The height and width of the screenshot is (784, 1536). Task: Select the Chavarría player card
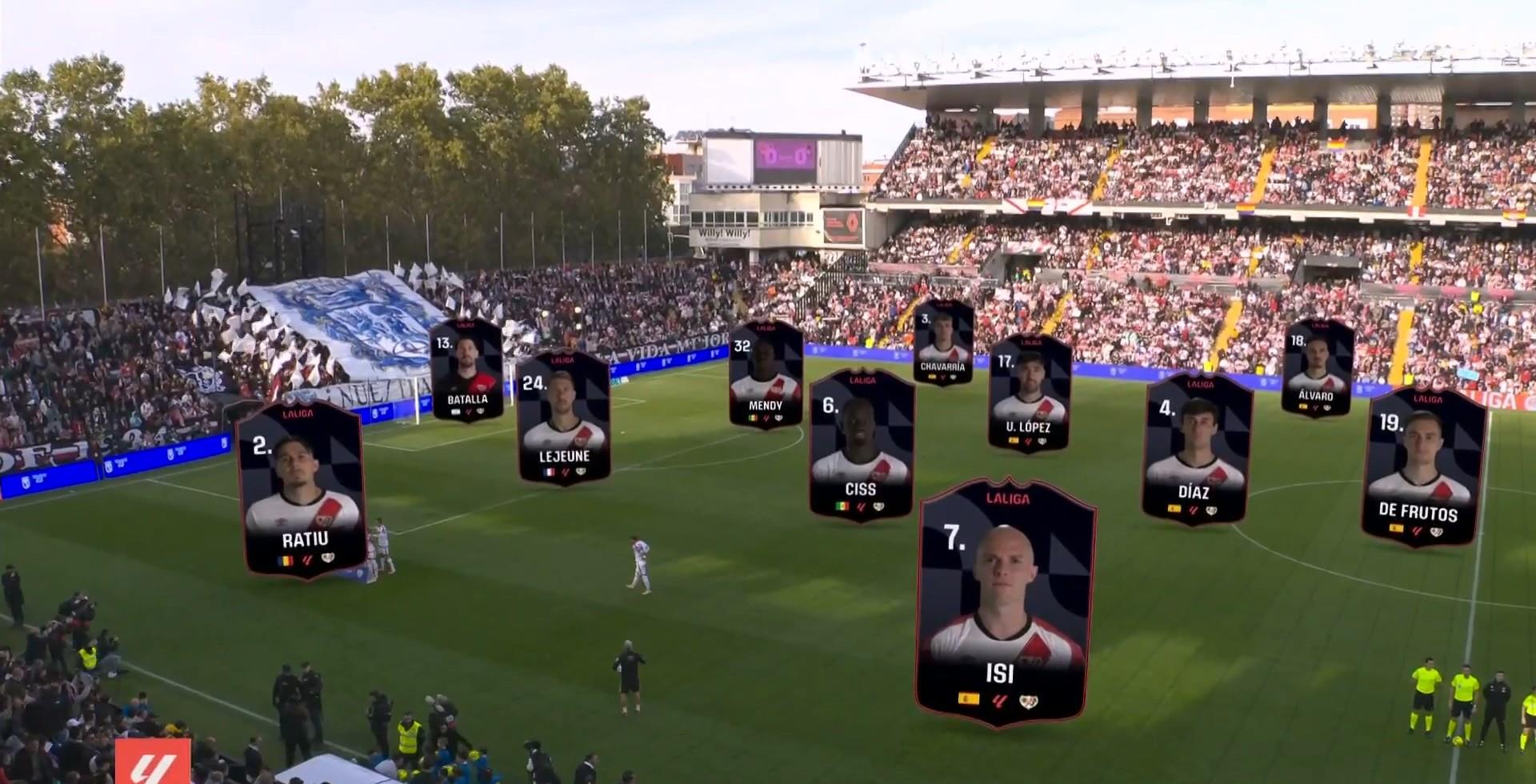[x=943, y=342]
